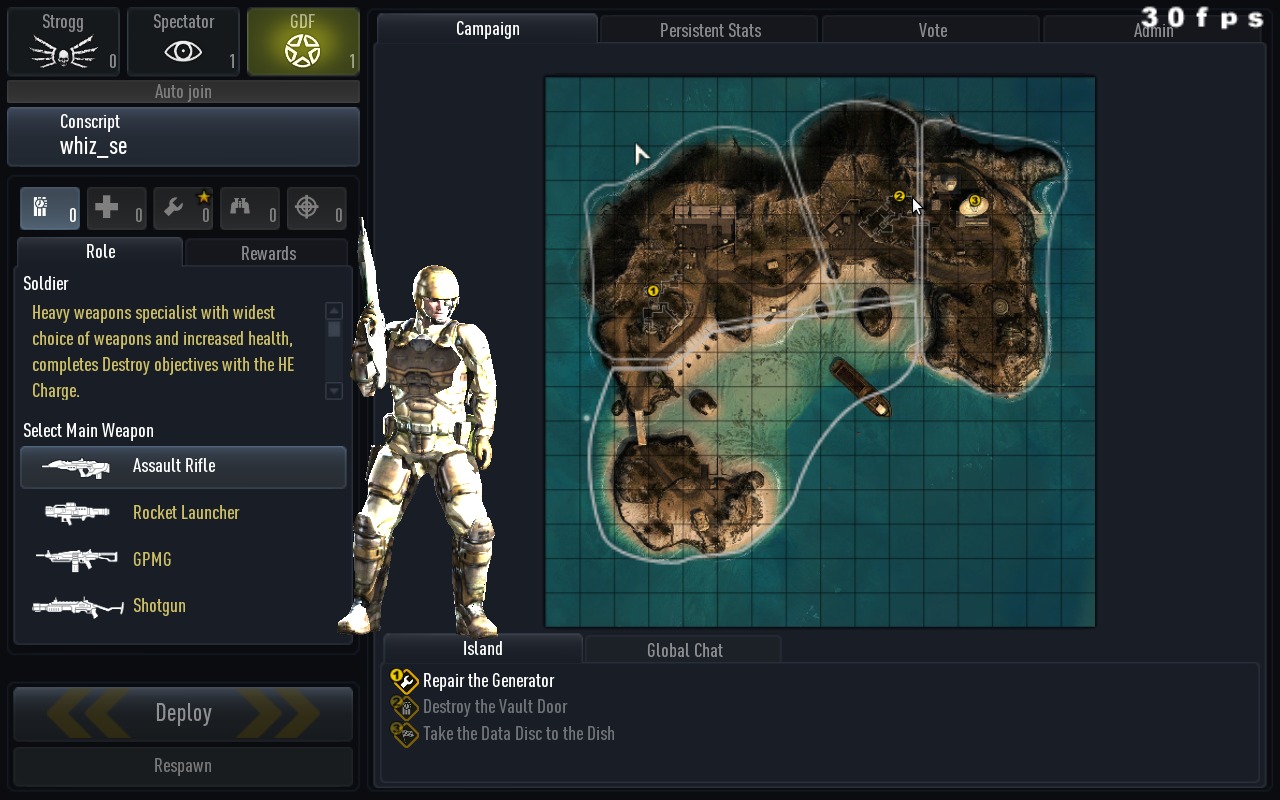Choose the Soldier class icon
1280x800 pixels.
click(x=50, y=209)
